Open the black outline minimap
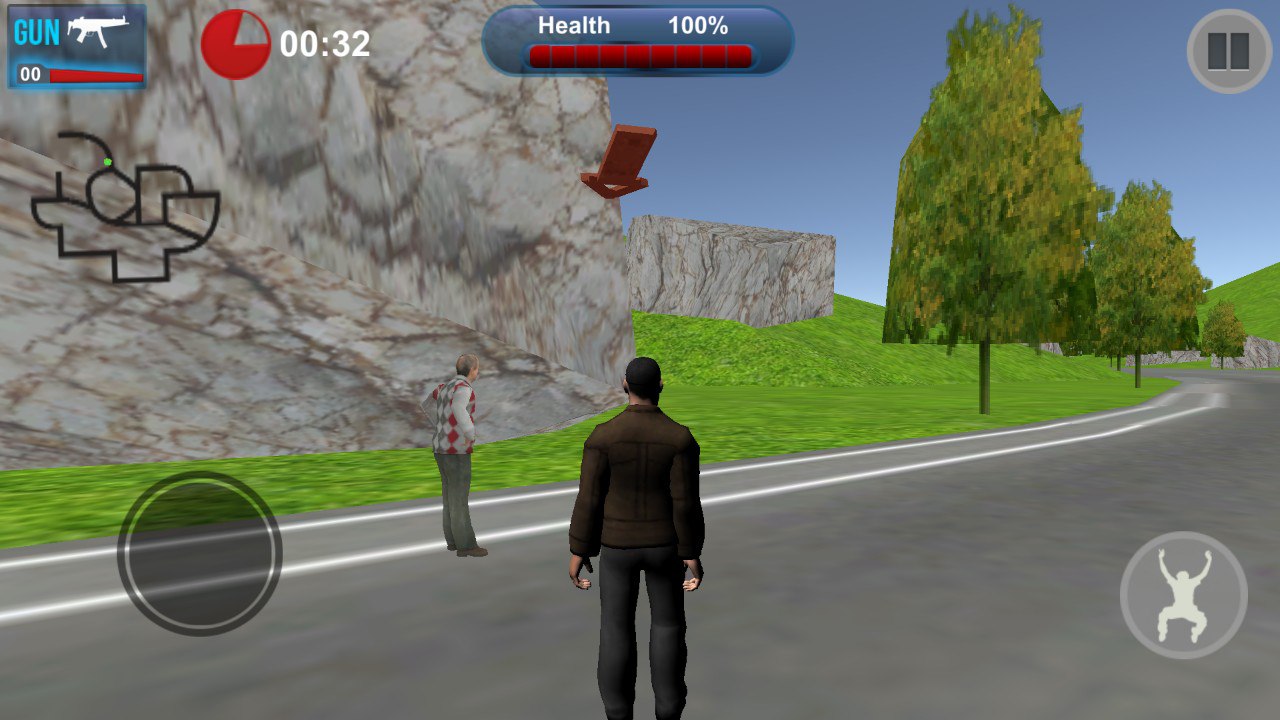1280x720 pixels. pos(124,206)
